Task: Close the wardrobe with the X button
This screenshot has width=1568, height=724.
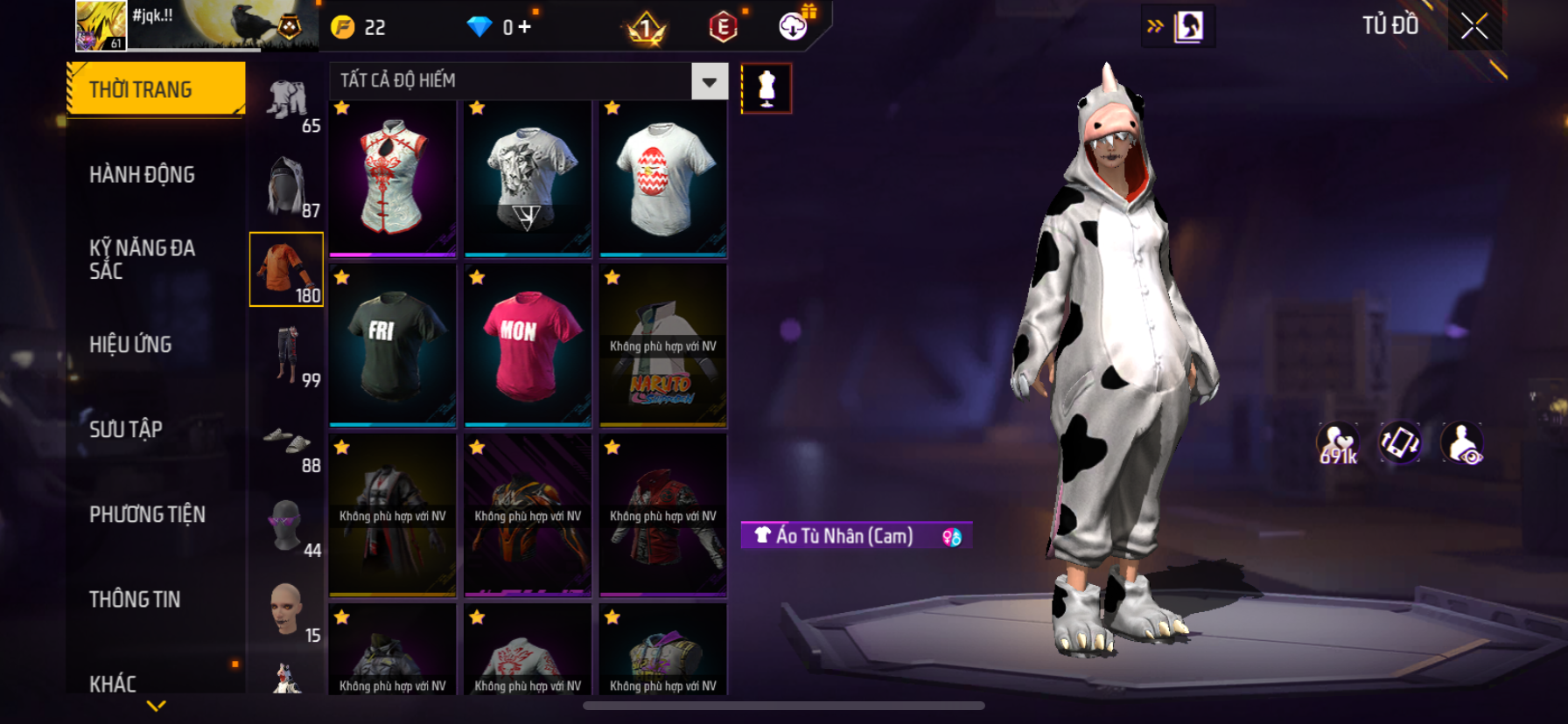Action: [x=1474, y=26]
